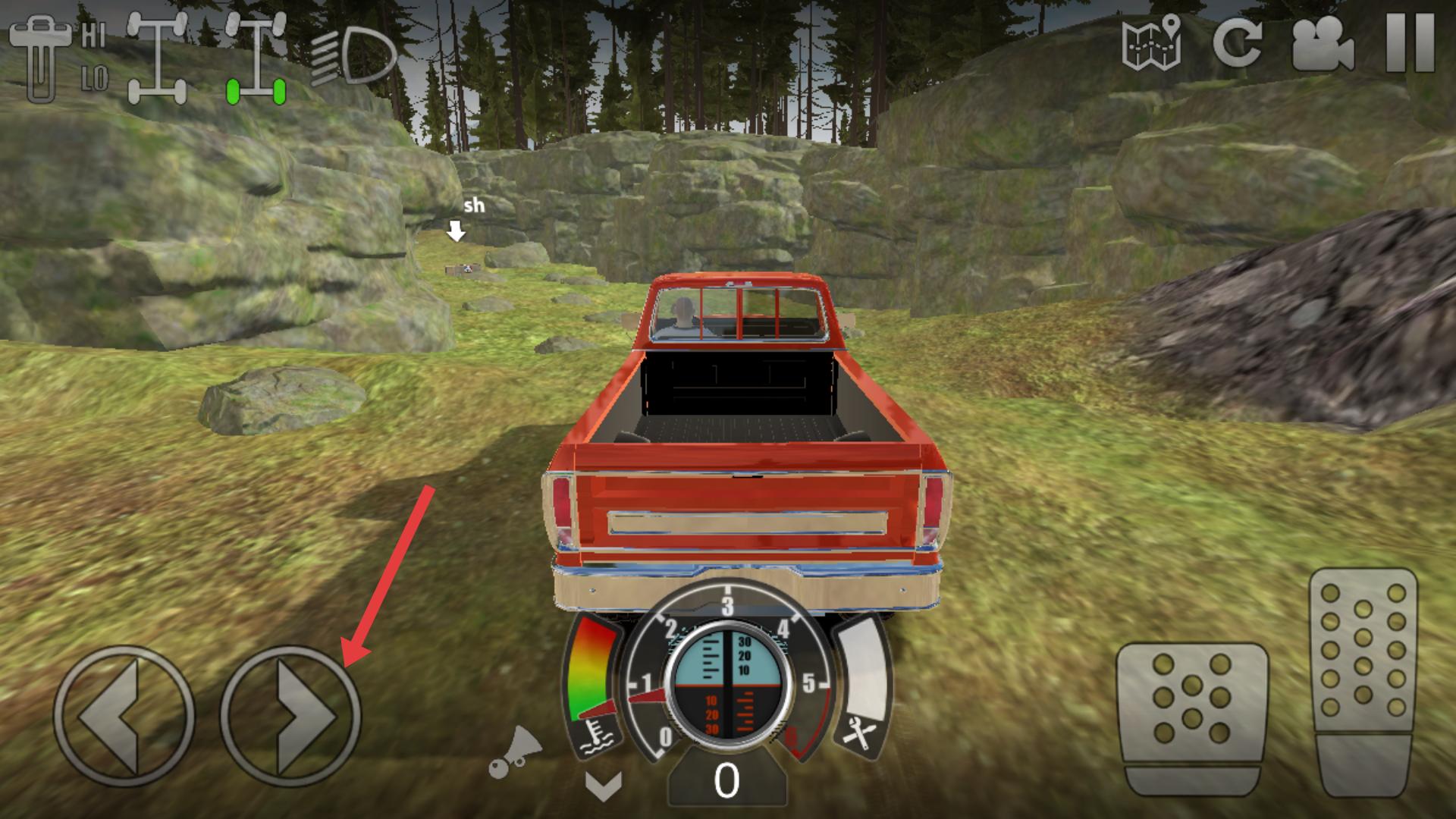Steer left with the left arrow button

pyautogui.click(x=124, y=716)
